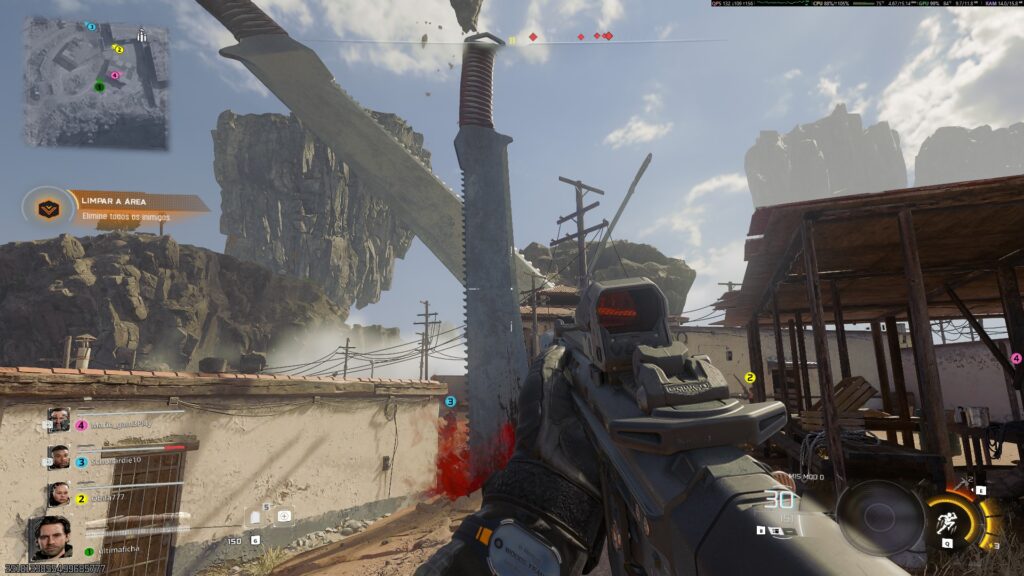Image resolution: width=1024 pixels, height=576 pixels.
Task: Click squad member 4's portrait
Action: click(x=59, y=420)
